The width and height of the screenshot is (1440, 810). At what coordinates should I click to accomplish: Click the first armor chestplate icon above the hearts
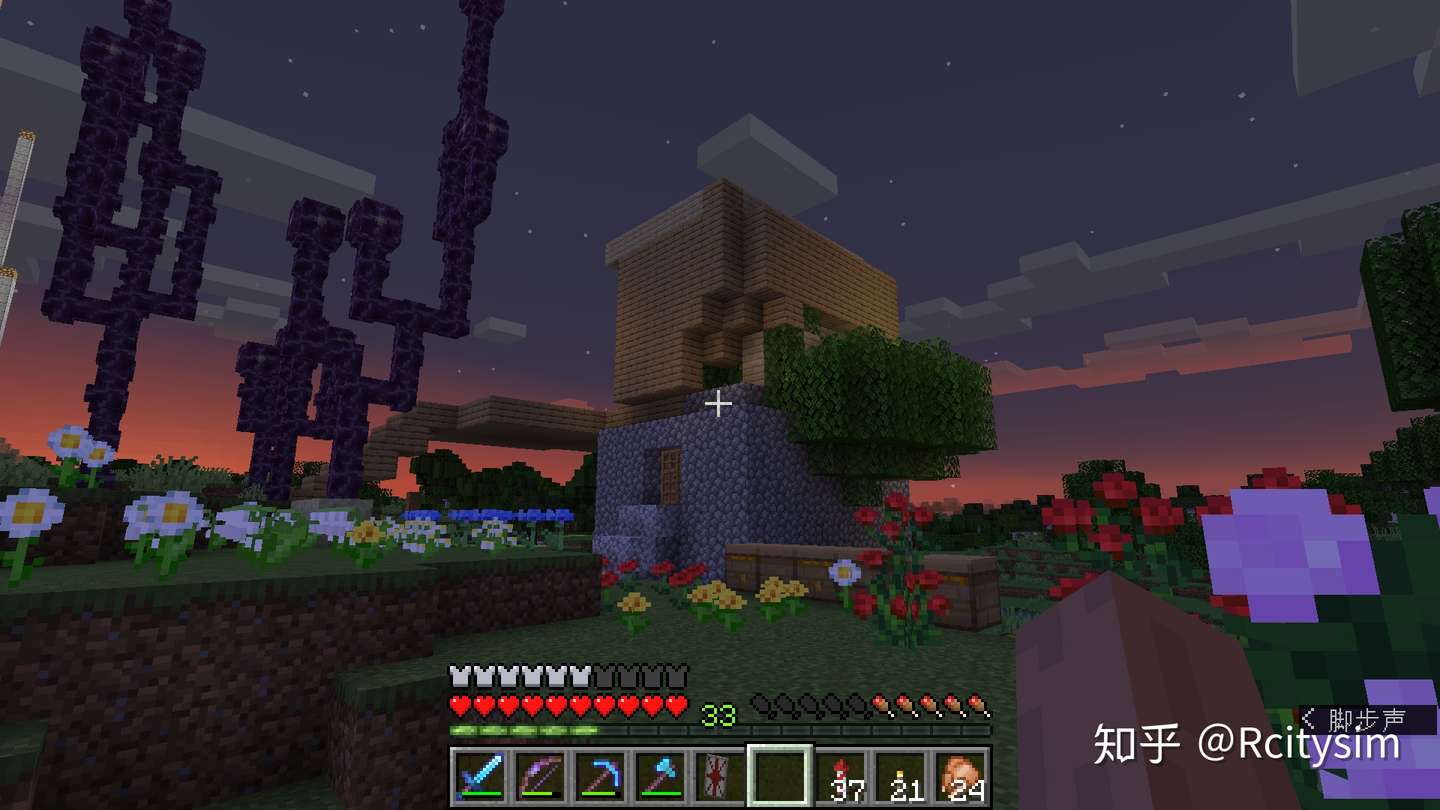pos(458,674)
